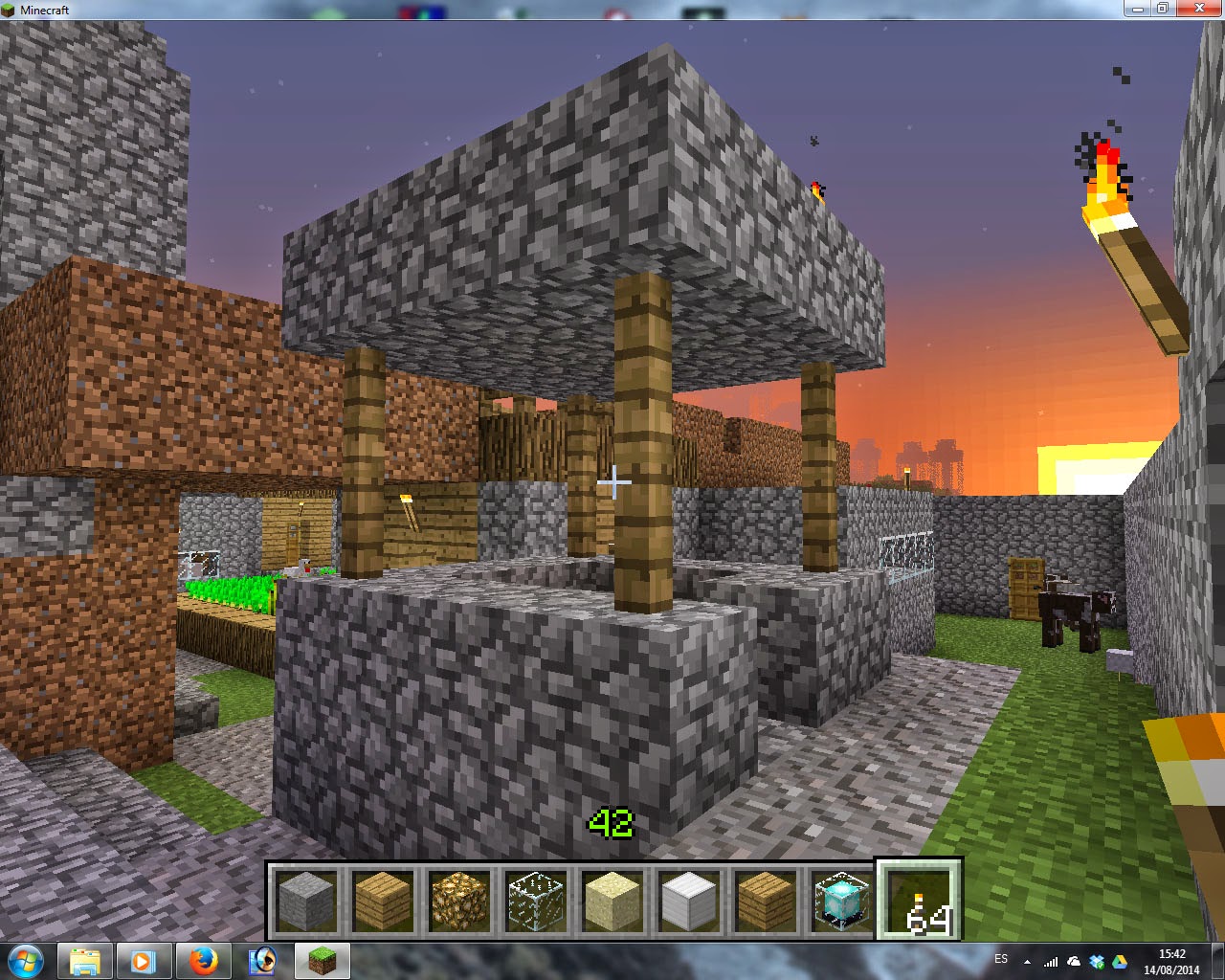
Task: Open Windows Explorer from the taskbar
Action: pos(87,961)
